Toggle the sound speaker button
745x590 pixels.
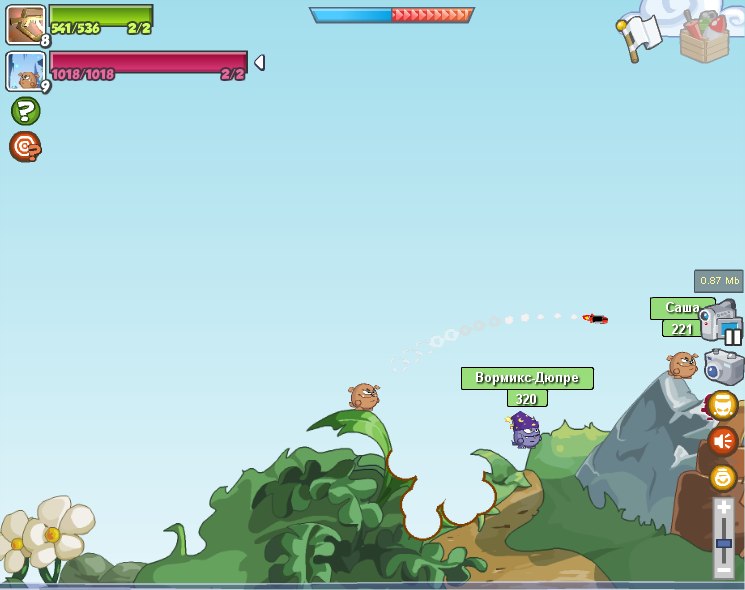[x=723, y=441]
